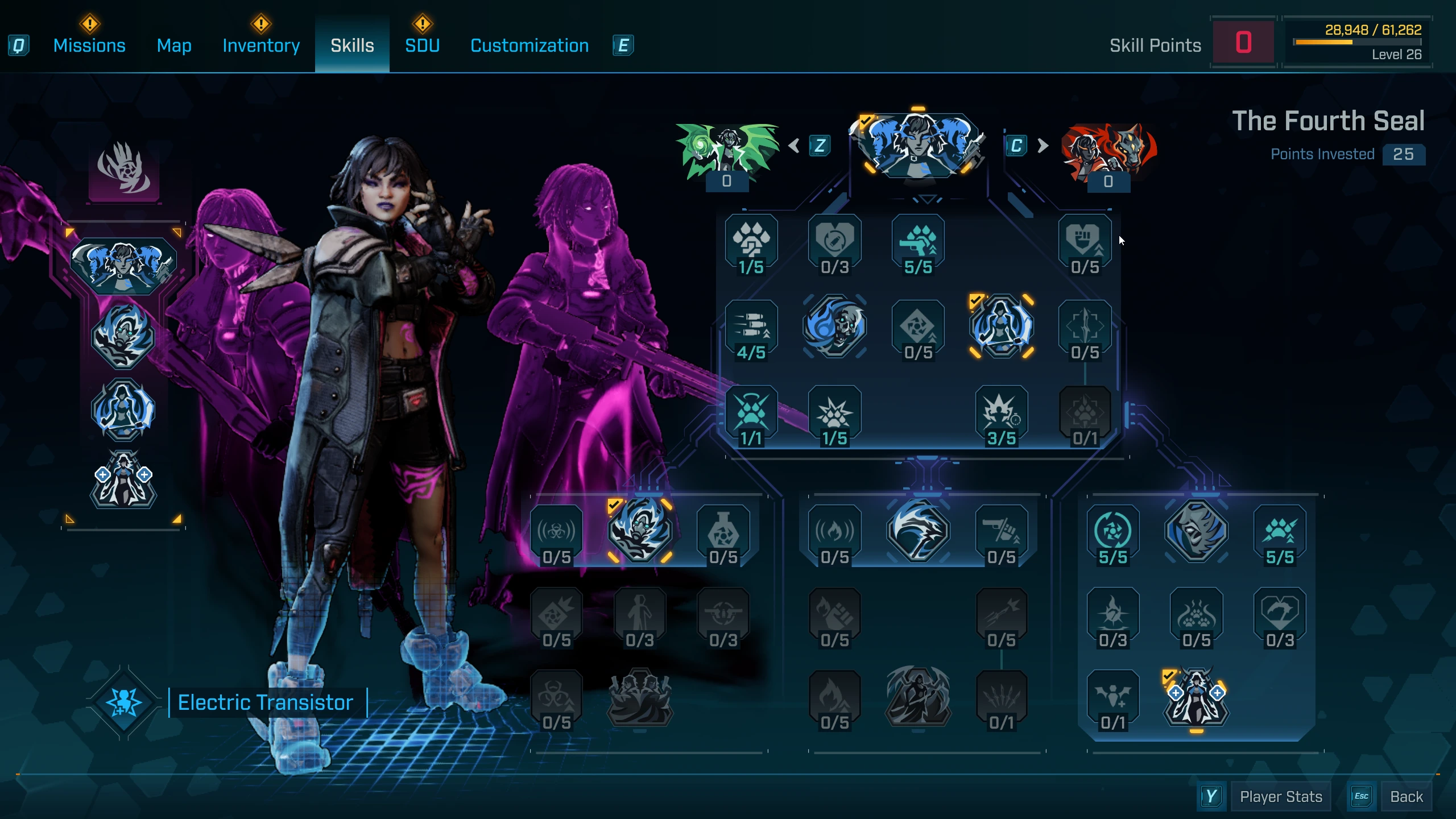Open the Inventory tab
The width and height of the screenshot is (1456, 819).
(261, 45)
